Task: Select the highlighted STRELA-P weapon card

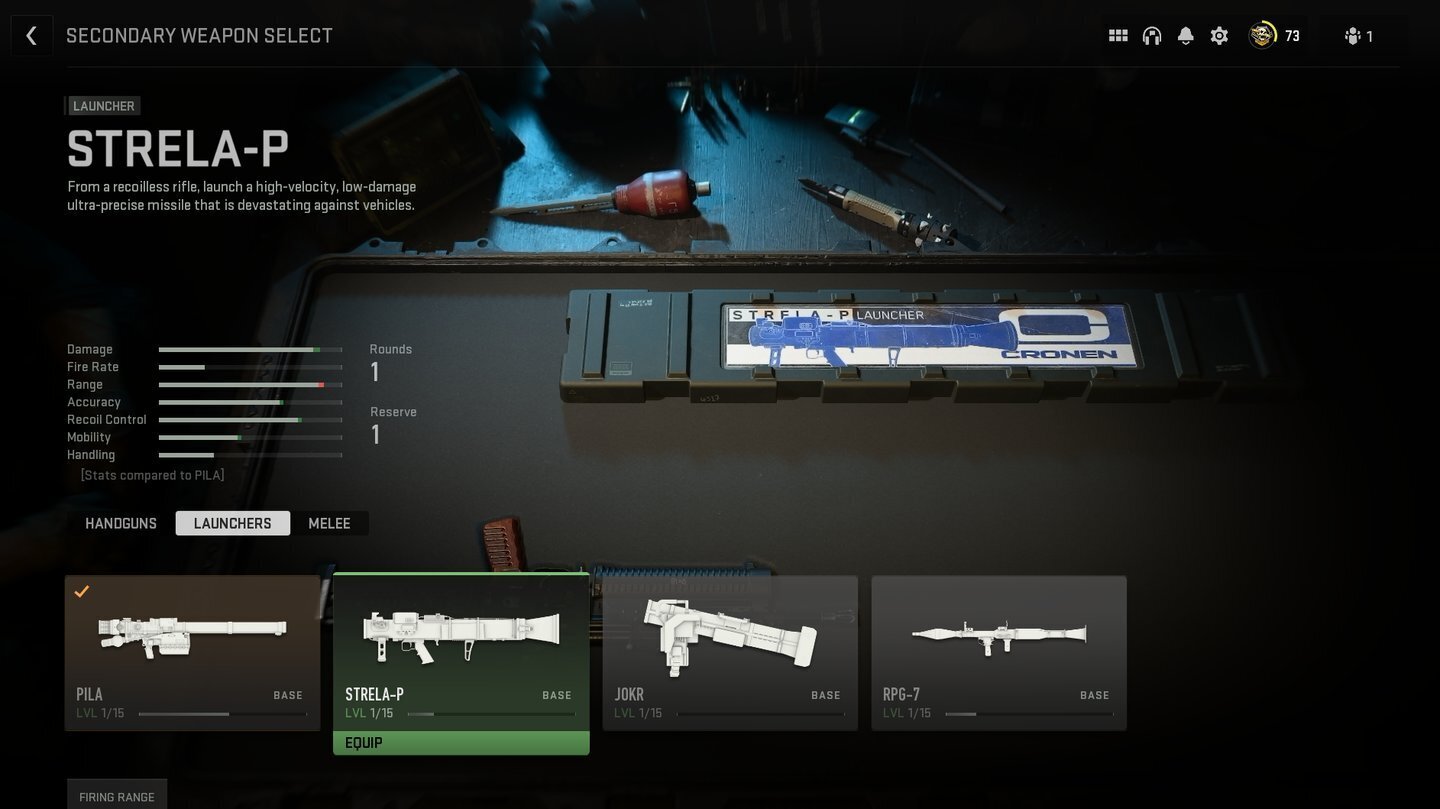Action: (x=461, y=650)
